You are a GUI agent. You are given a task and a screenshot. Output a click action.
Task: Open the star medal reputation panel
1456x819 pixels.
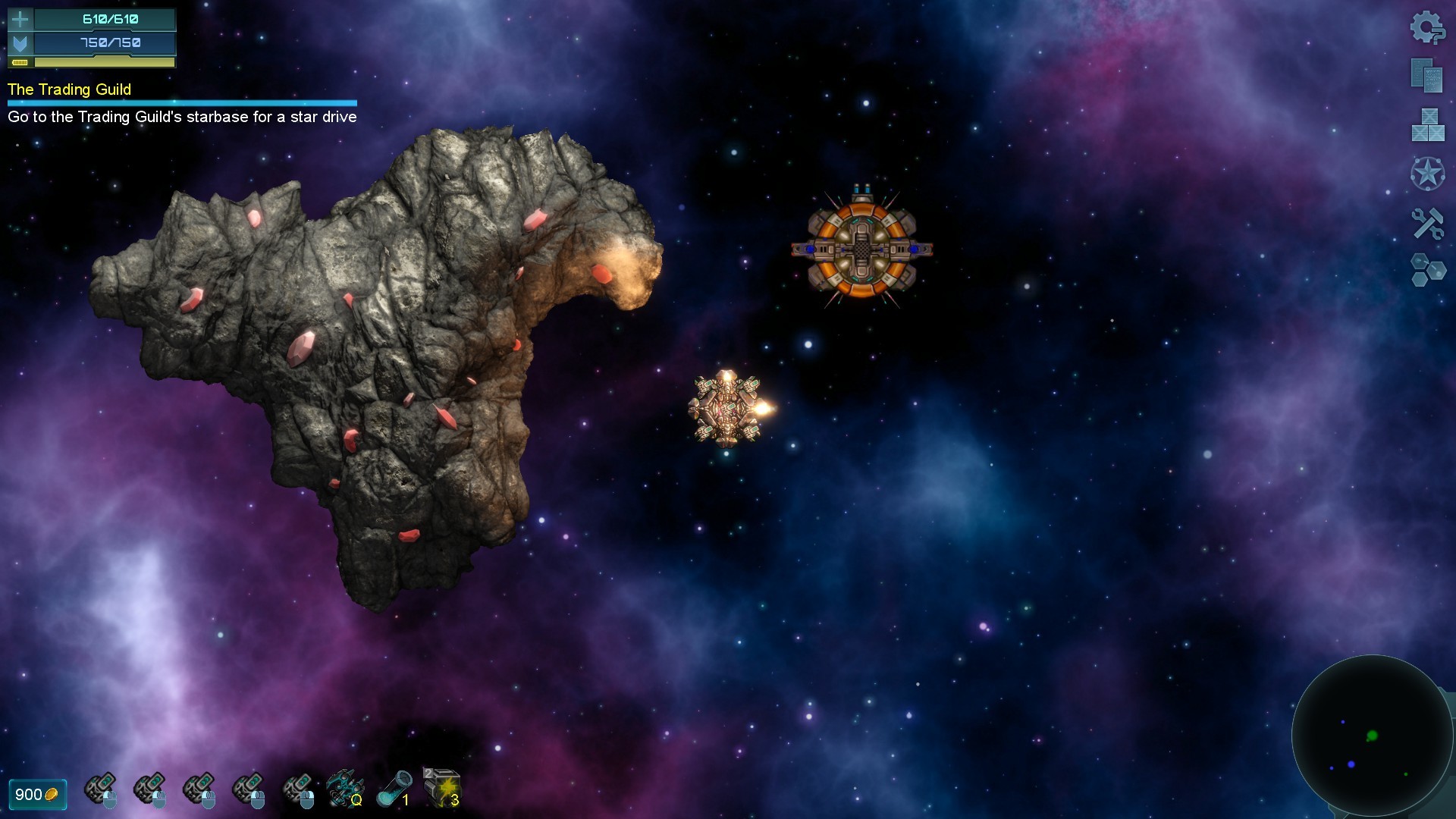[x=1429, y=173]
